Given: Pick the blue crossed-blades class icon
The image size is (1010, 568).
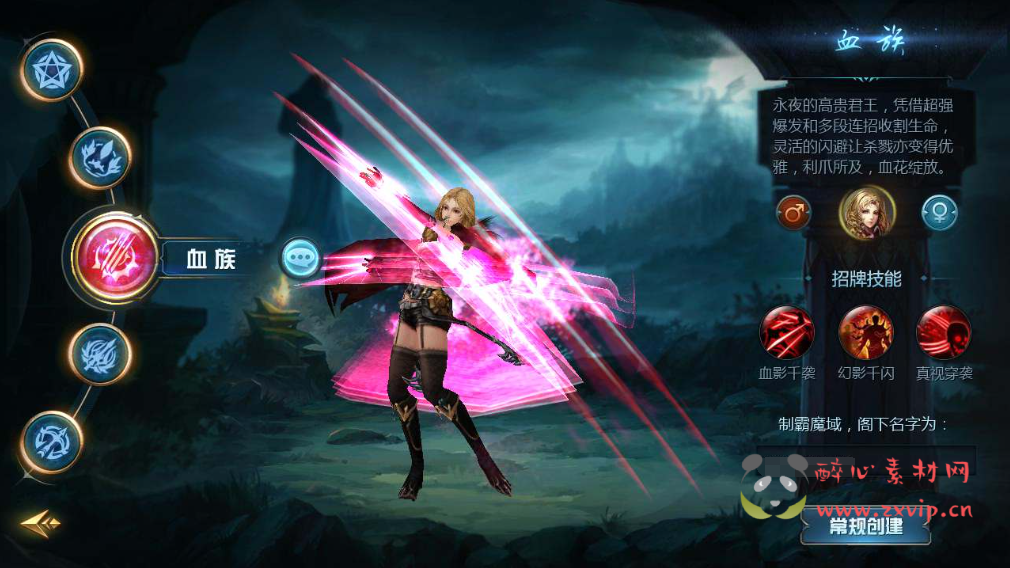Looking at the screenshot, I should 99,354.
